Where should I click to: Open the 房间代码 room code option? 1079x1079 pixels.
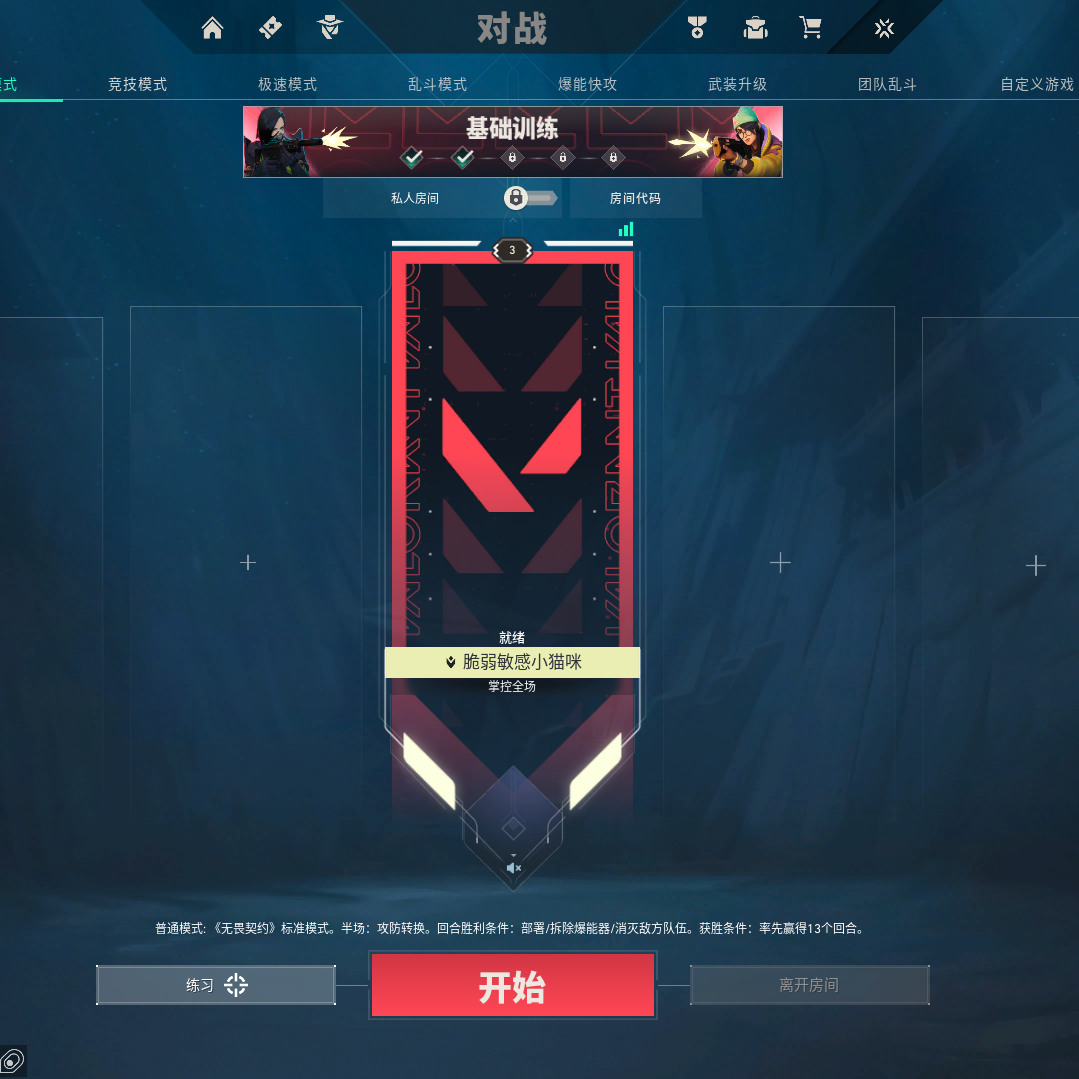click(x=635, y=198)
